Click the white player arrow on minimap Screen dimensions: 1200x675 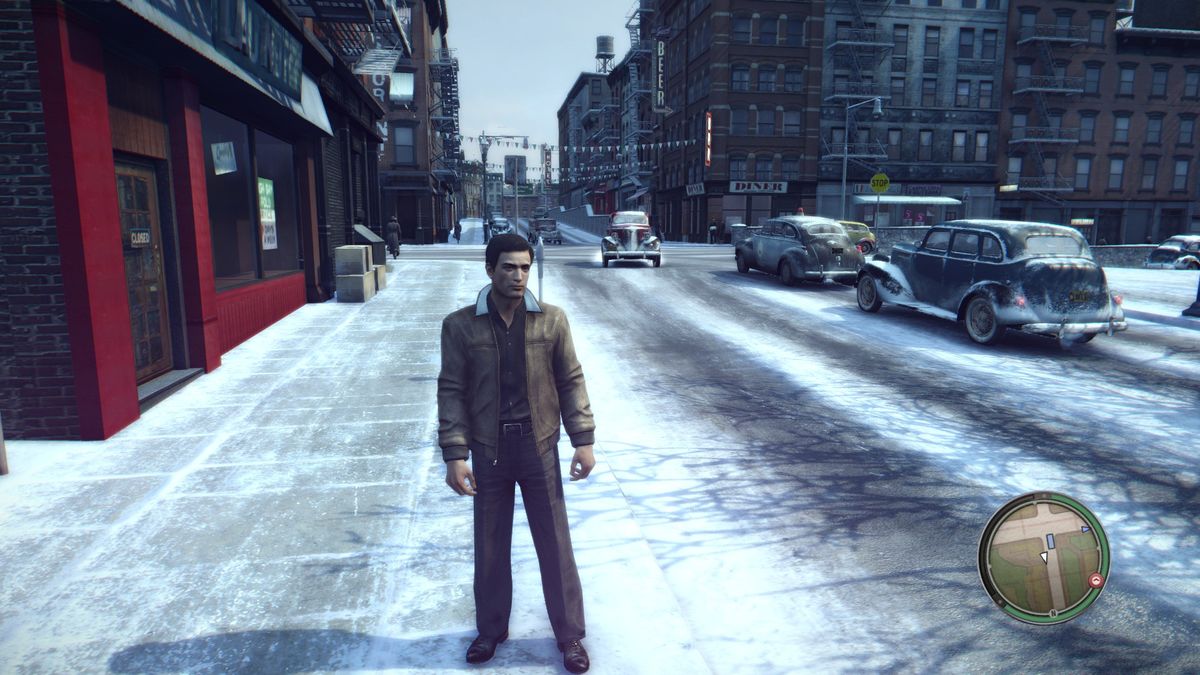[x=1043, y=555]
